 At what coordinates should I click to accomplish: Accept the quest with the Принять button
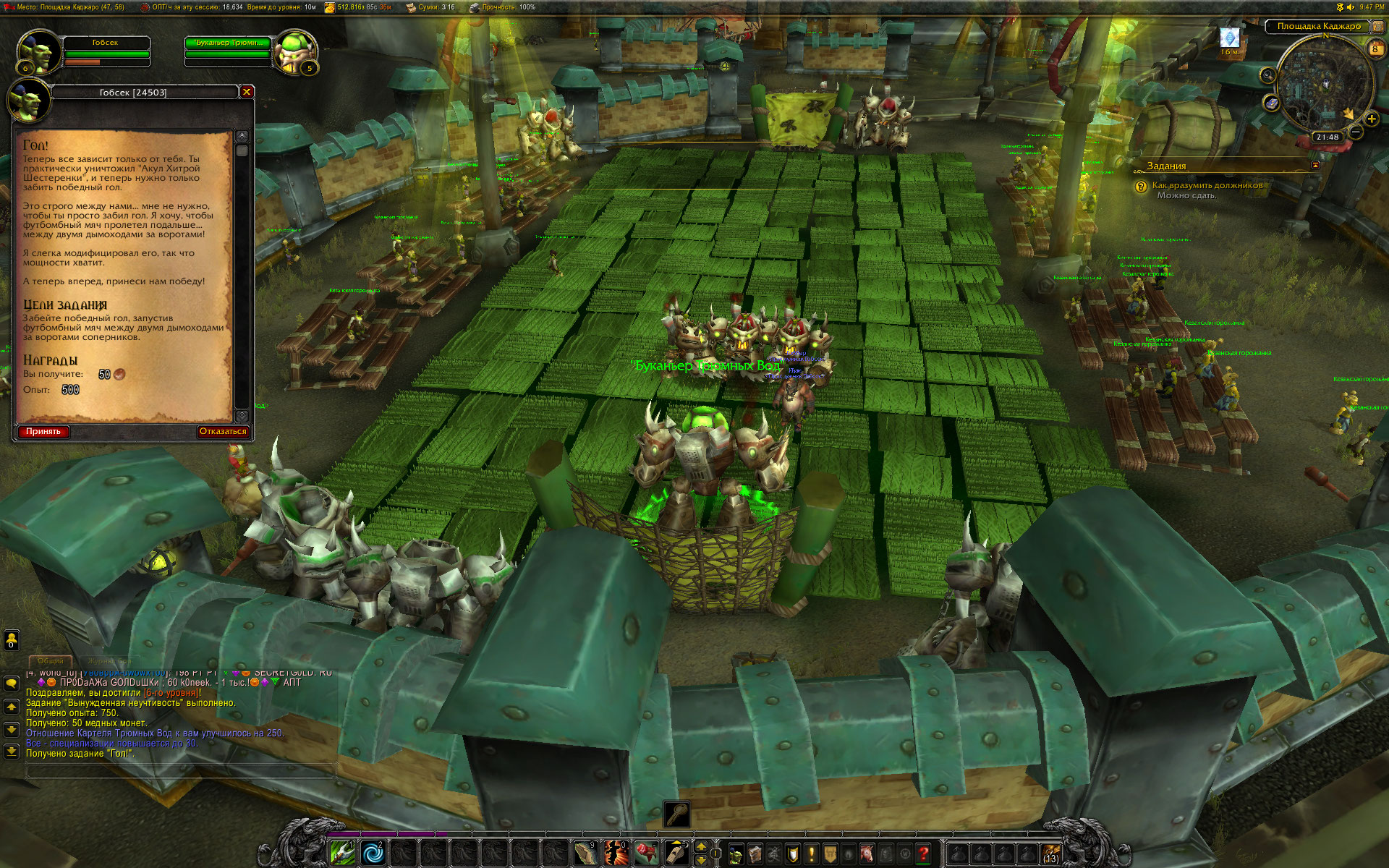[x=43, y=432]
